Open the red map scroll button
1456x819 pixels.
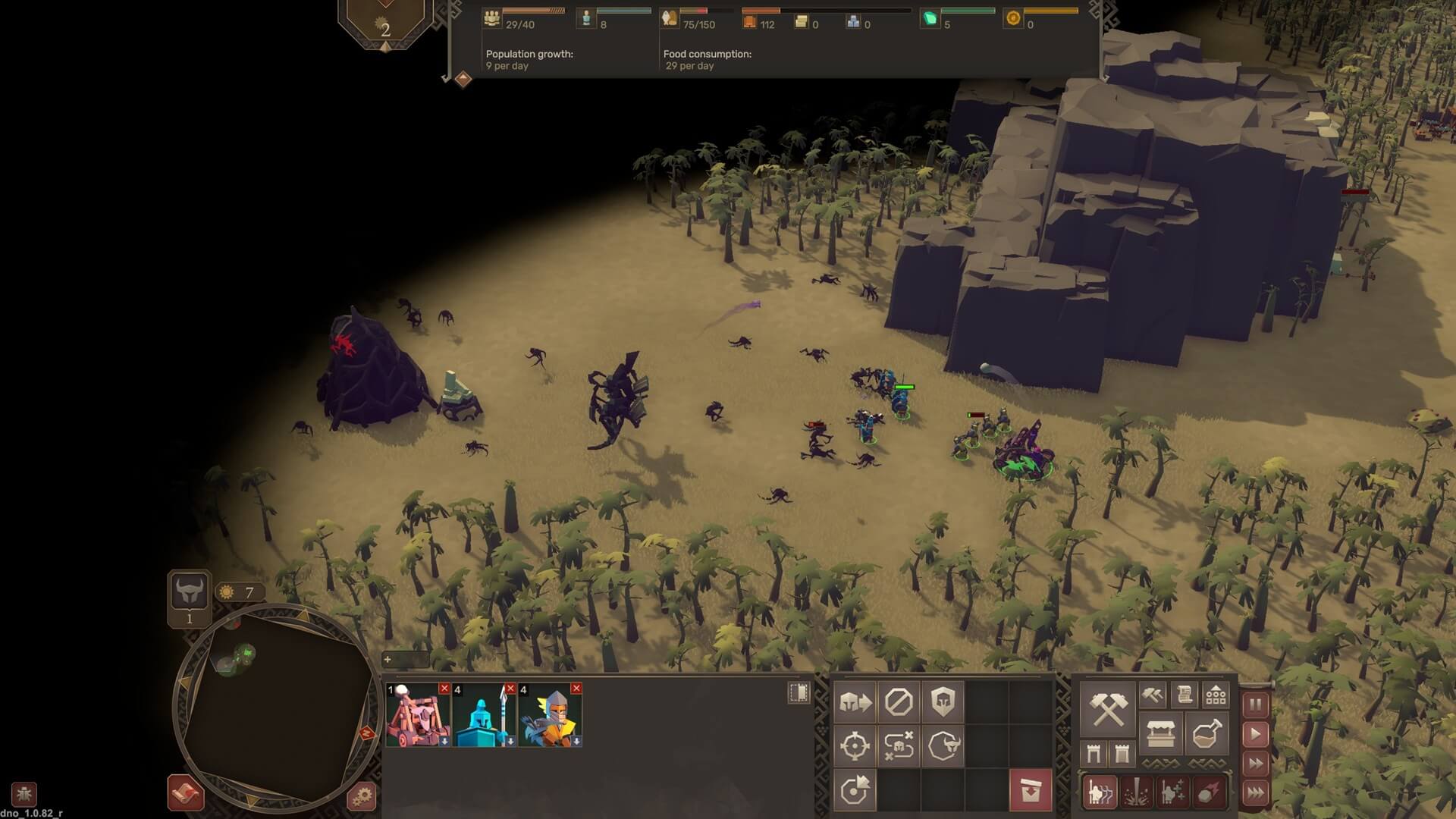click(x=185, y=793)
